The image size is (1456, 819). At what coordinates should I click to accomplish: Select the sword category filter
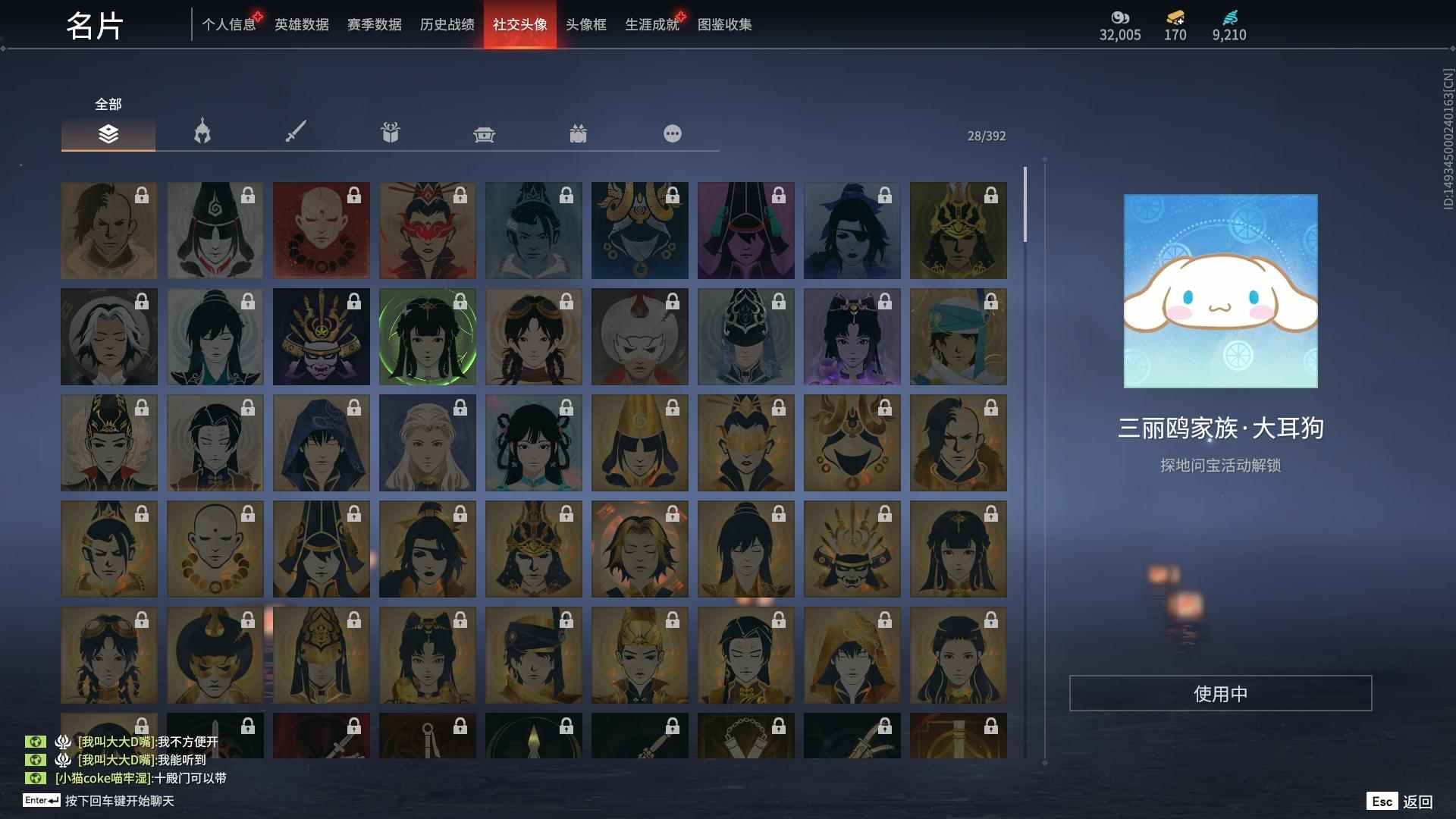pyautogui.click(x=296, y=133)
